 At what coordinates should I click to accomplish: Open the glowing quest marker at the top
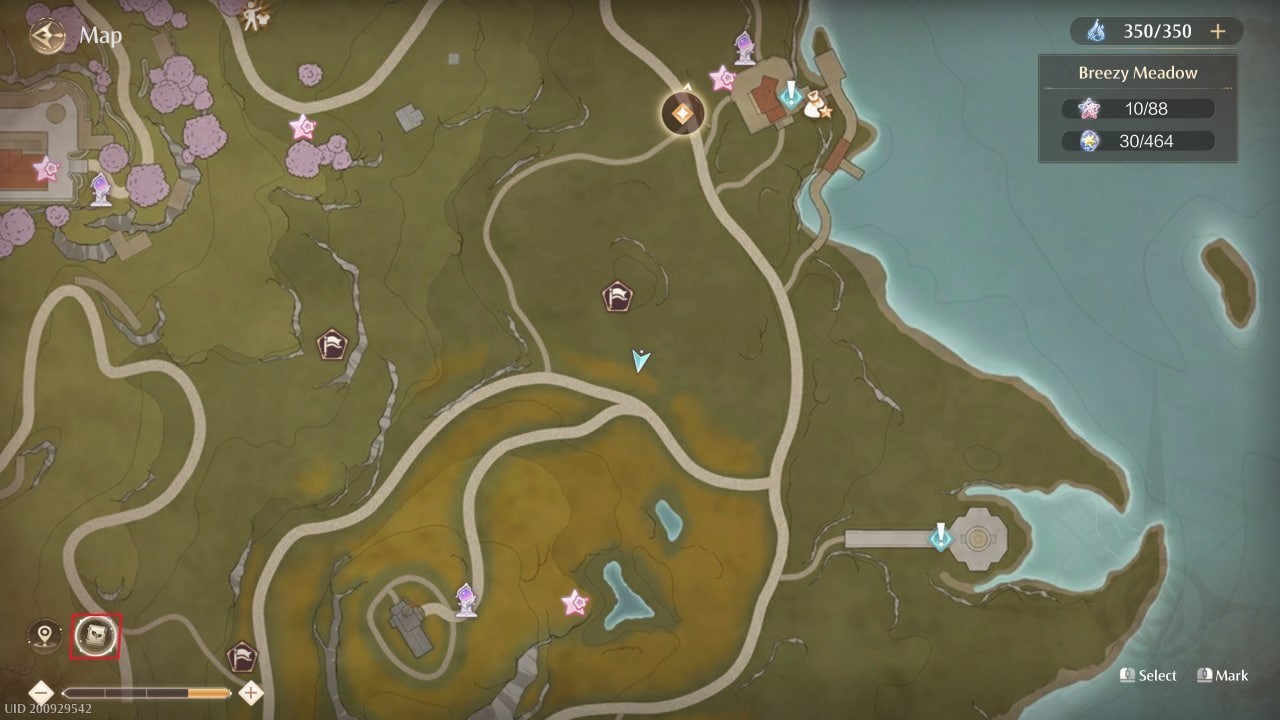click(685, 112)
